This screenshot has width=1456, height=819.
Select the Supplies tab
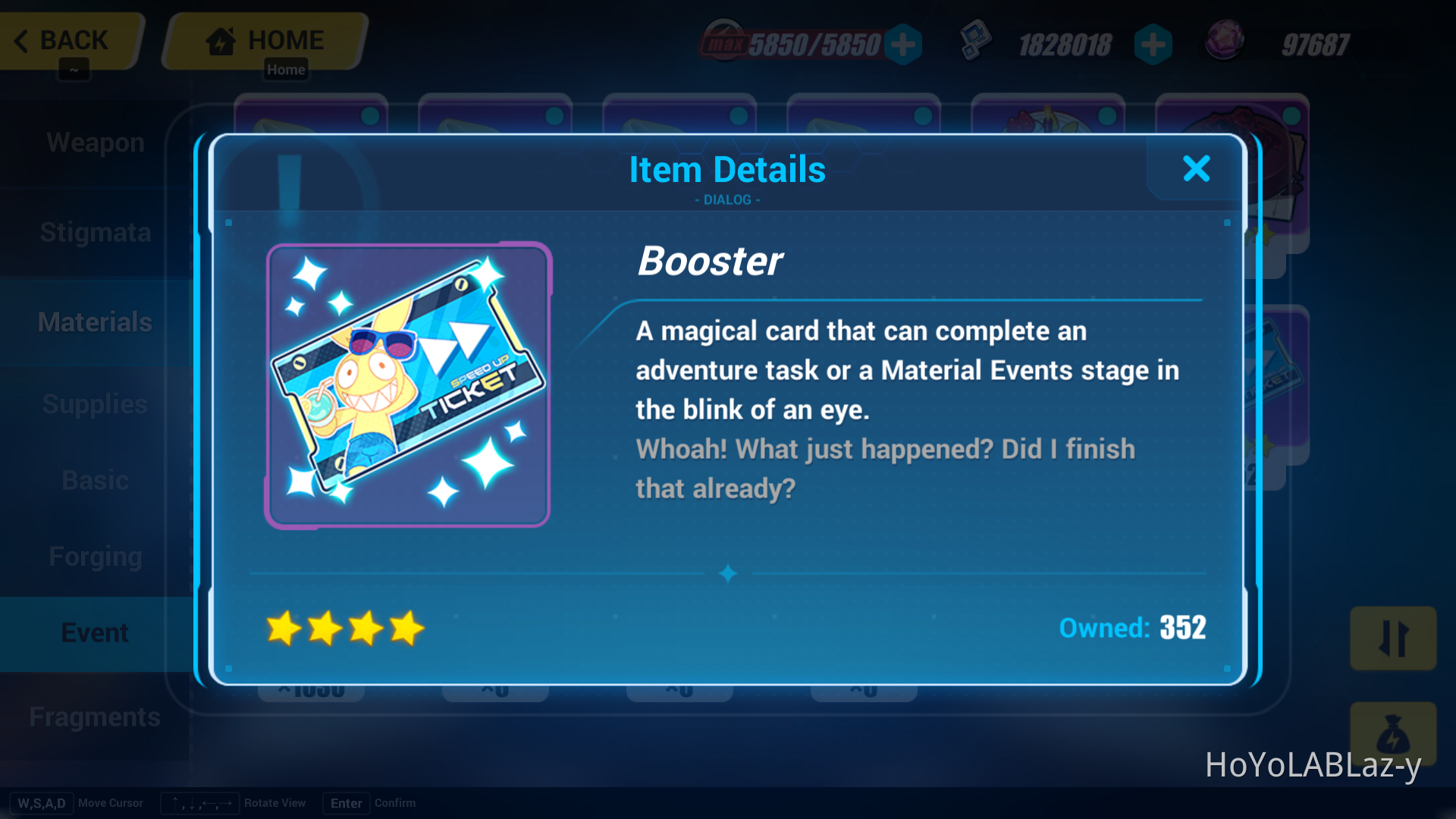(x=94, y=404)
